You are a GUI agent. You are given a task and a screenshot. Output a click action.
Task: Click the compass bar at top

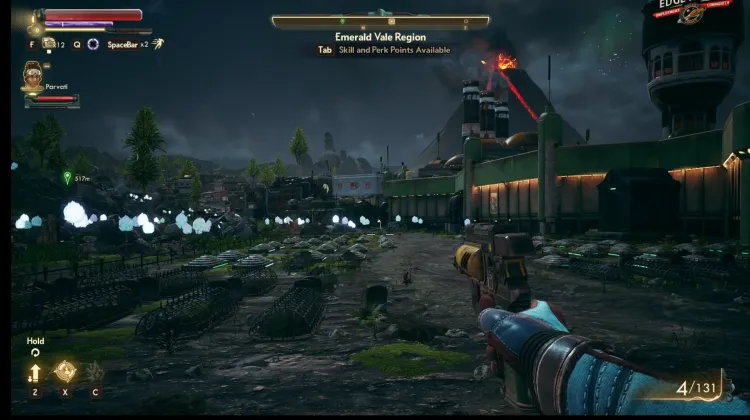click(x=380, y=21)
